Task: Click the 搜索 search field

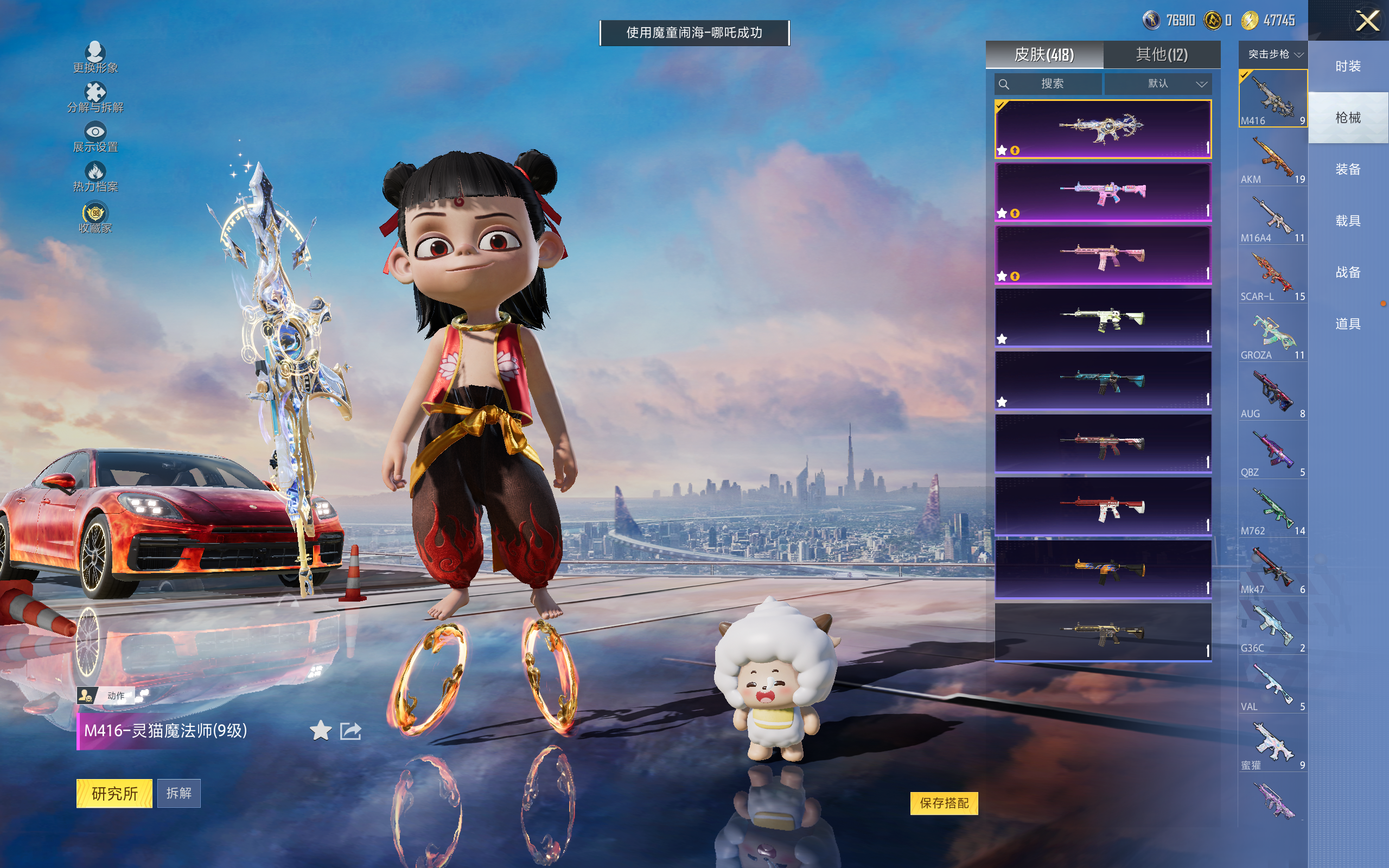Action: (x=1048, y=84)
